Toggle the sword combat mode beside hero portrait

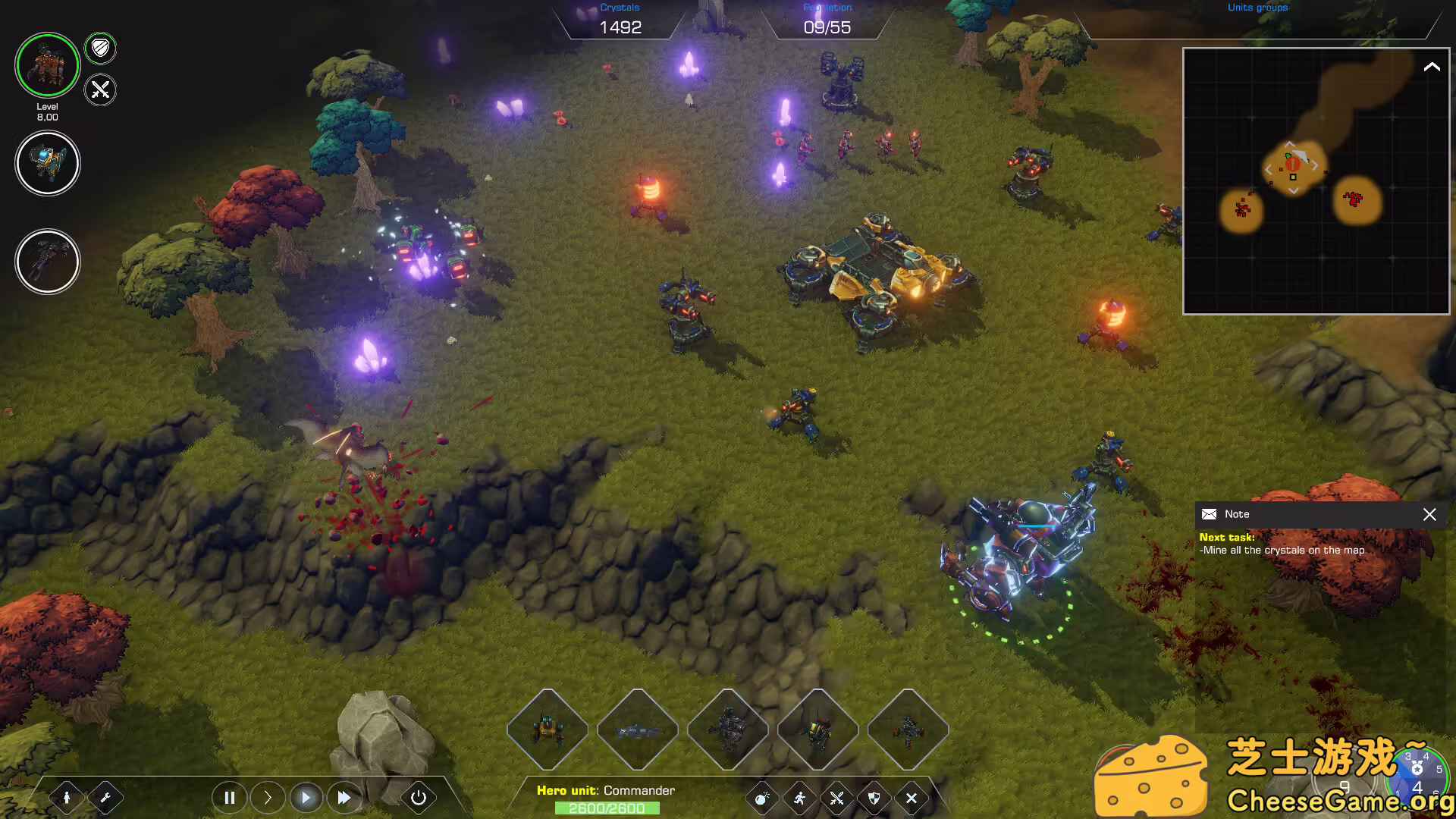click(99, 90)
